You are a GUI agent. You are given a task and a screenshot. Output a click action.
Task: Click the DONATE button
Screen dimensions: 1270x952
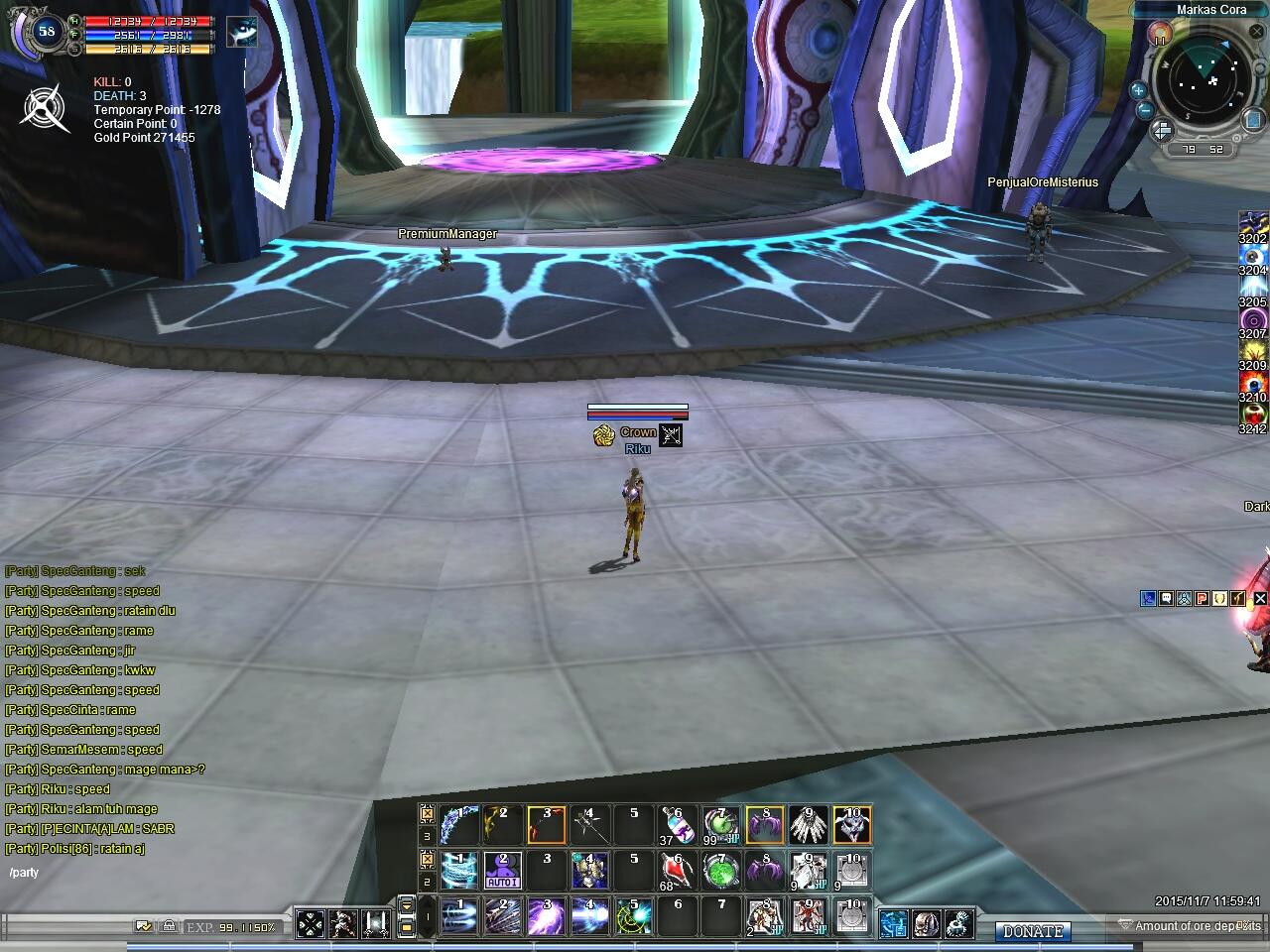click(x=1033, y=931)
